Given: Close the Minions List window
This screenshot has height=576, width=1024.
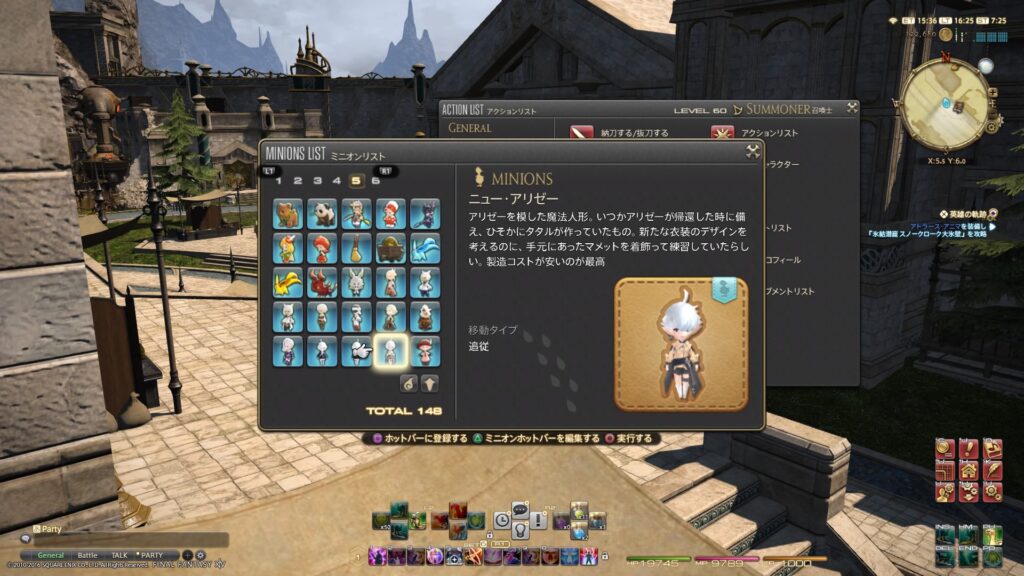Looking at the screenshot, I should pos(753,152).
